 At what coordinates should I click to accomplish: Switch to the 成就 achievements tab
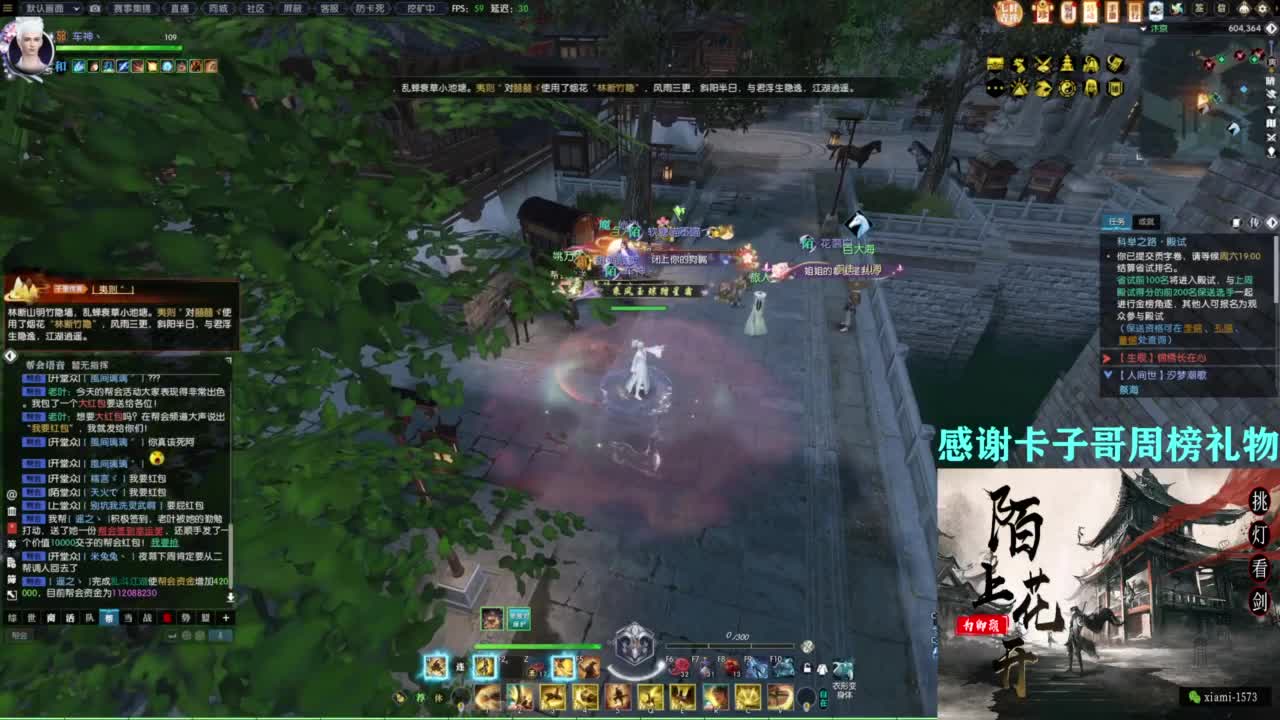1146,221
